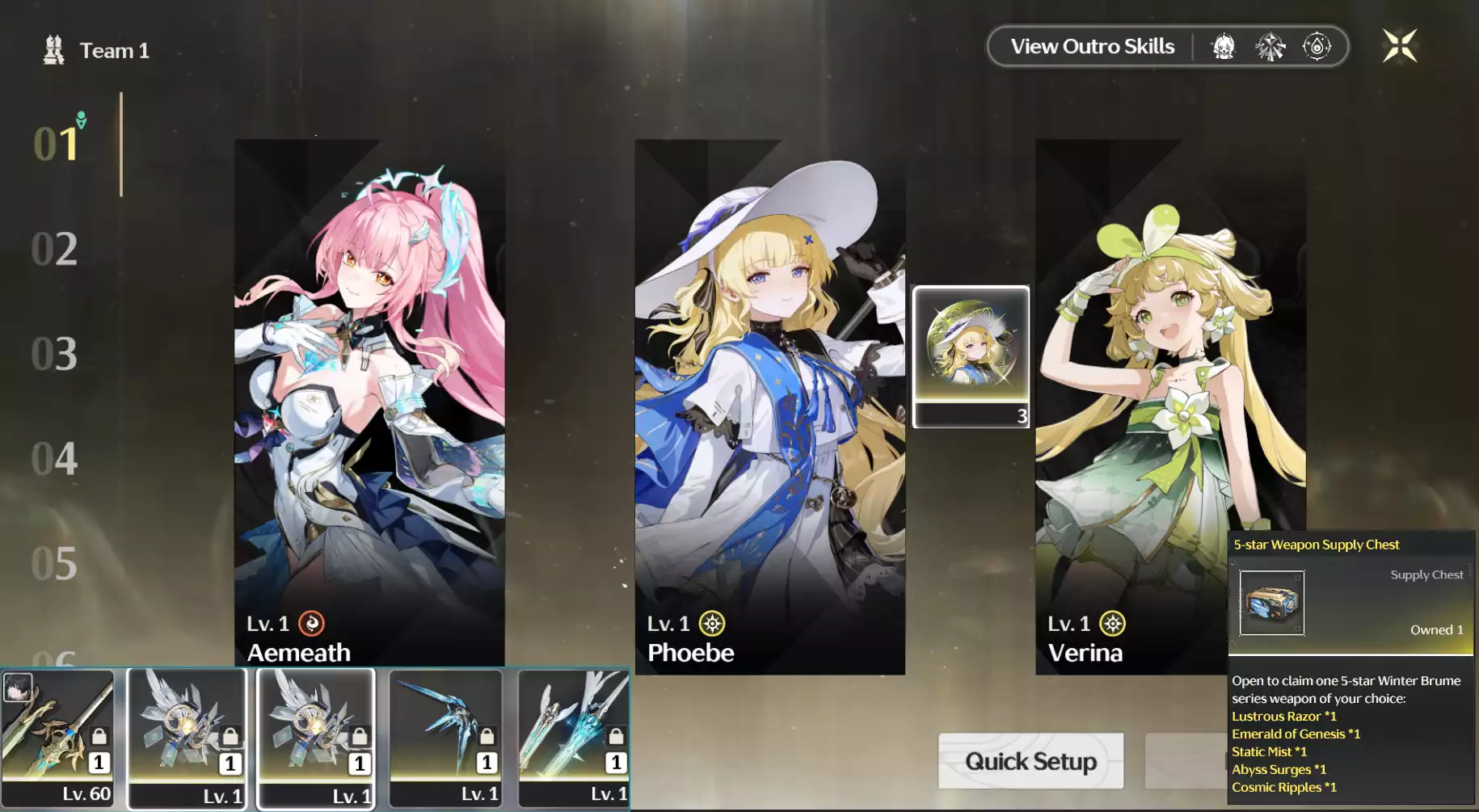Image resolution: width=1479 pixels, height=812 pixels.
Task: Click the Supply Chest item icon
Action: pos(1271,603)
